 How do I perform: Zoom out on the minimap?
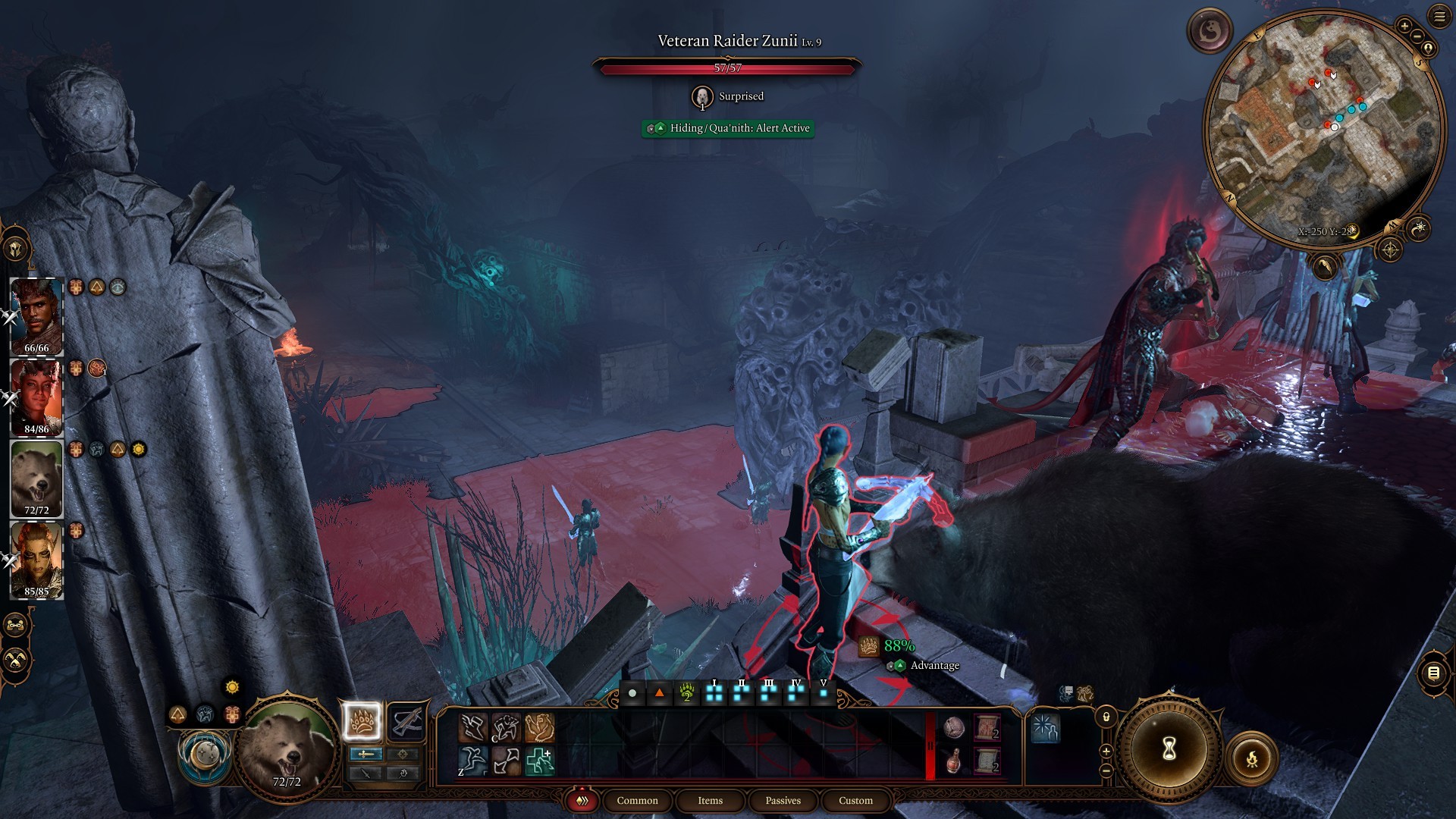point(1416,36)
